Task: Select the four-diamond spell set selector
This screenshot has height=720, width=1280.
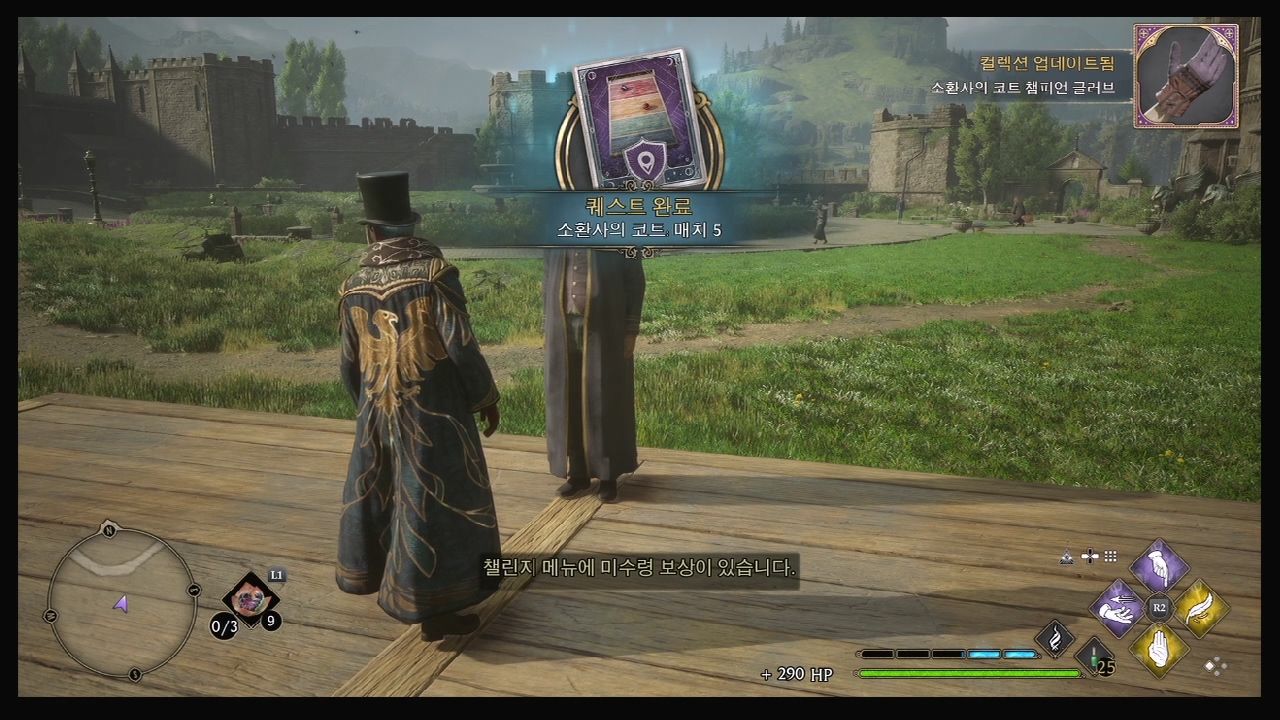Action: [x=1215, y=665]
